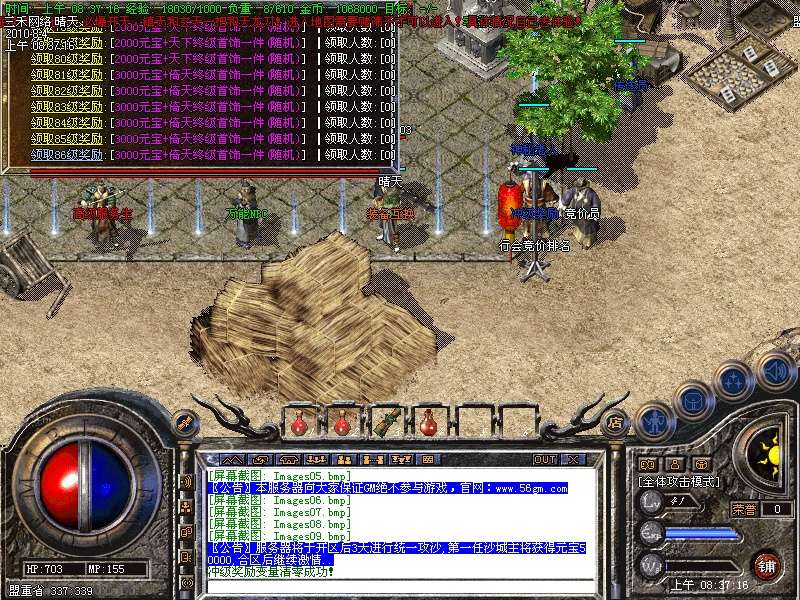Screen dimensions: 800x600
Task: Open the skills round button with stars
Action: pyautogui.click(x=735, y=381)
